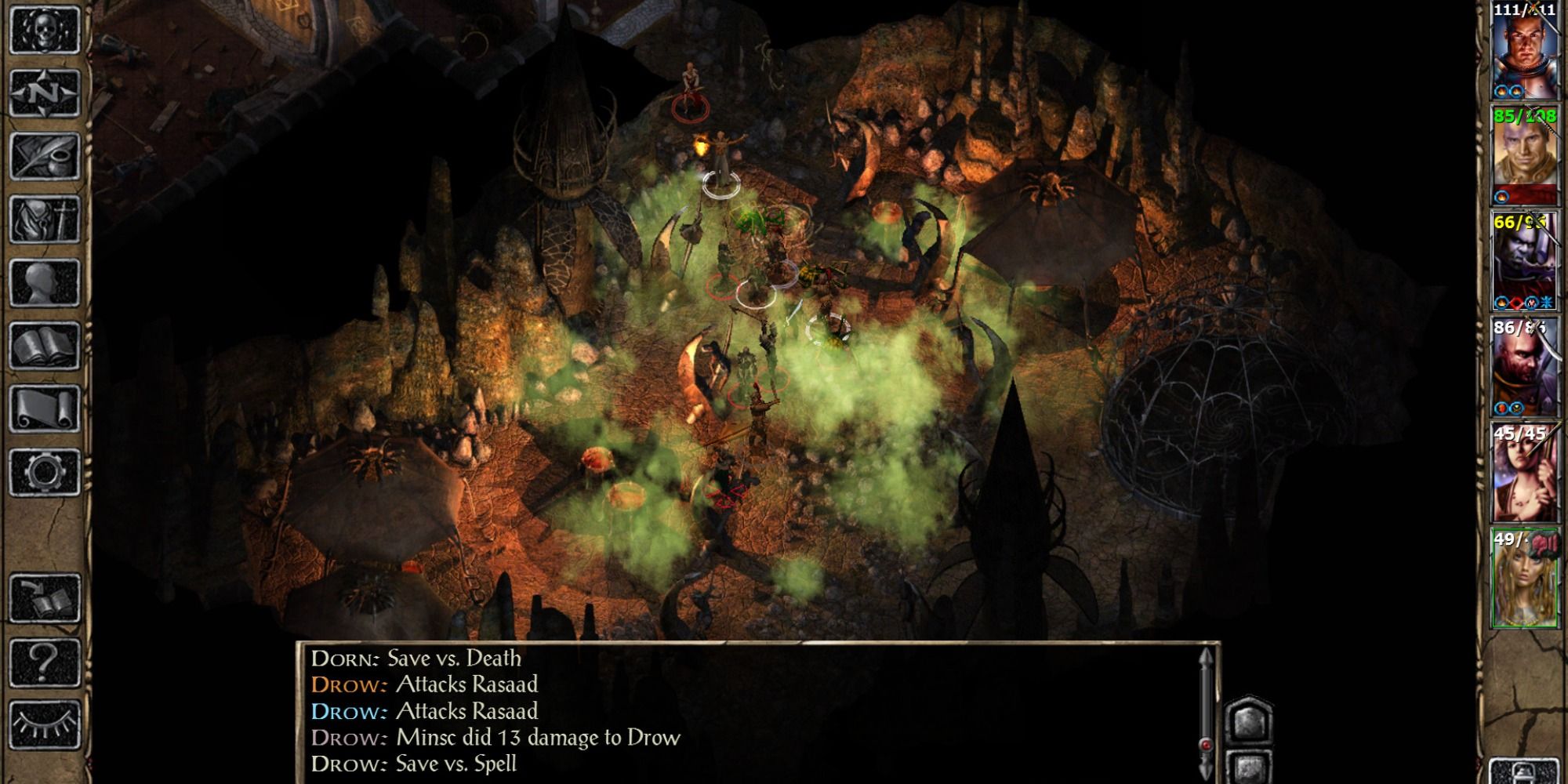
Task: Show the character record head icon
Action: 45,282
